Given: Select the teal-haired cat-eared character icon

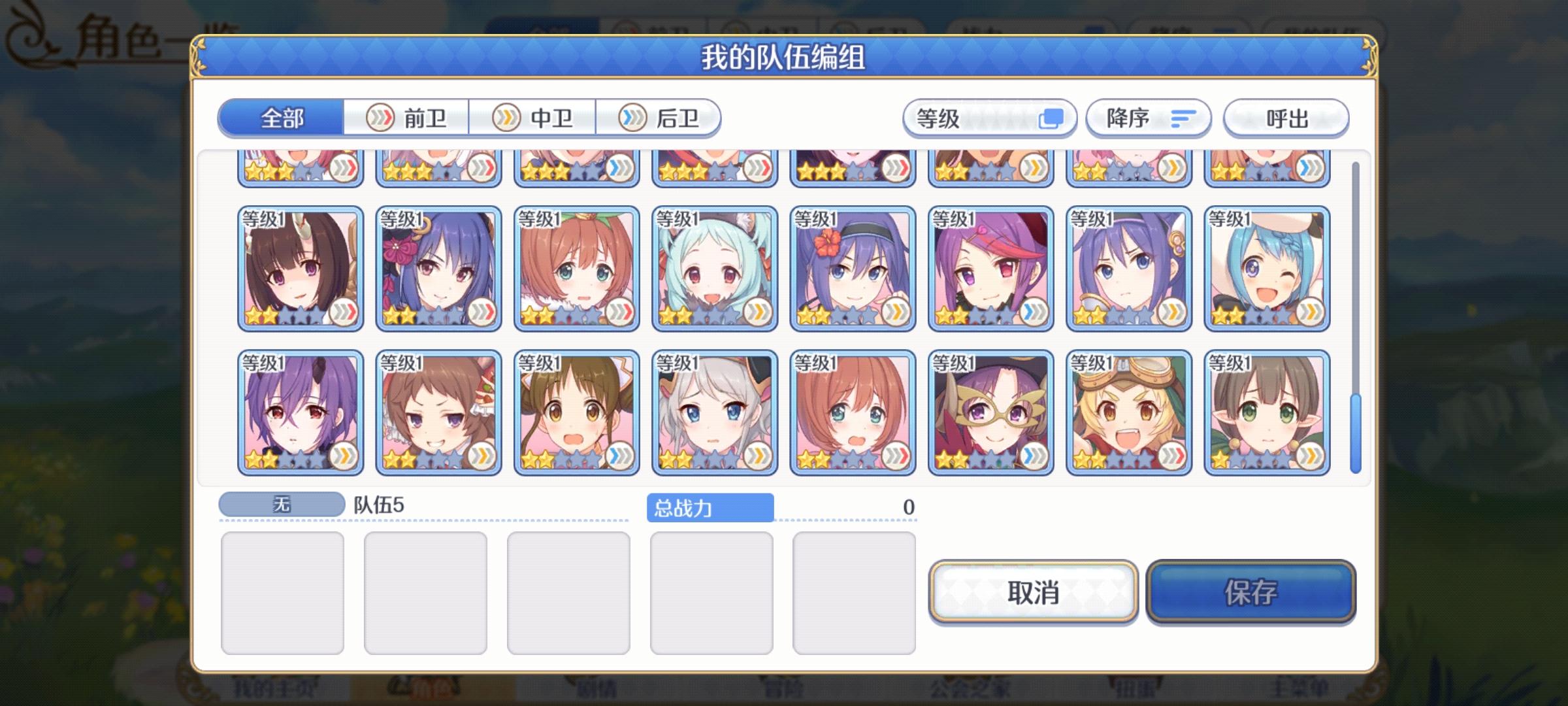Looking at the screenshot, I should [715, 268].
